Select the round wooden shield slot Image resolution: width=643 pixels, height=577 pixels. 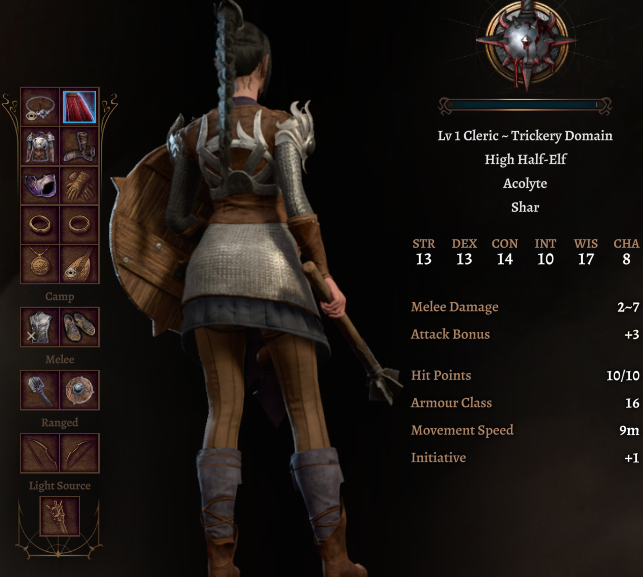point(79,390)
